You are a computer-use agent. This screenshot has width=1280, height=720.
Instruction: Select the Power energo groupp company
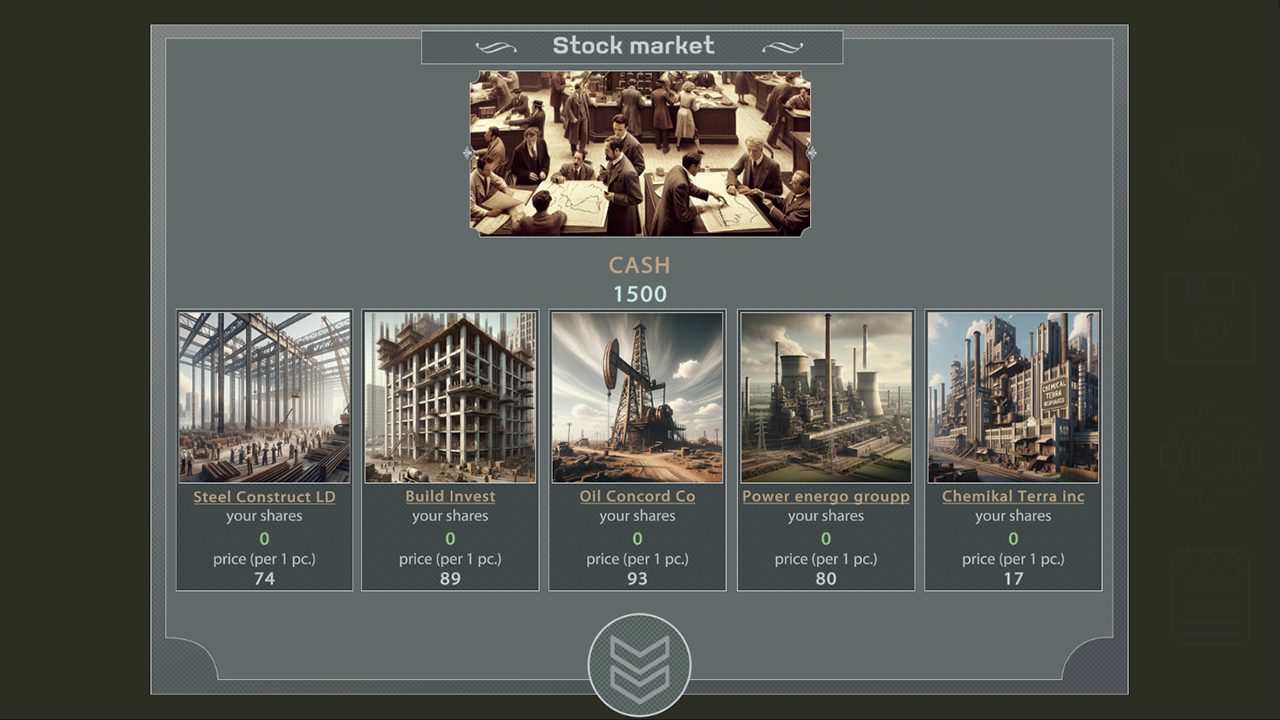(x=825, y=496)
